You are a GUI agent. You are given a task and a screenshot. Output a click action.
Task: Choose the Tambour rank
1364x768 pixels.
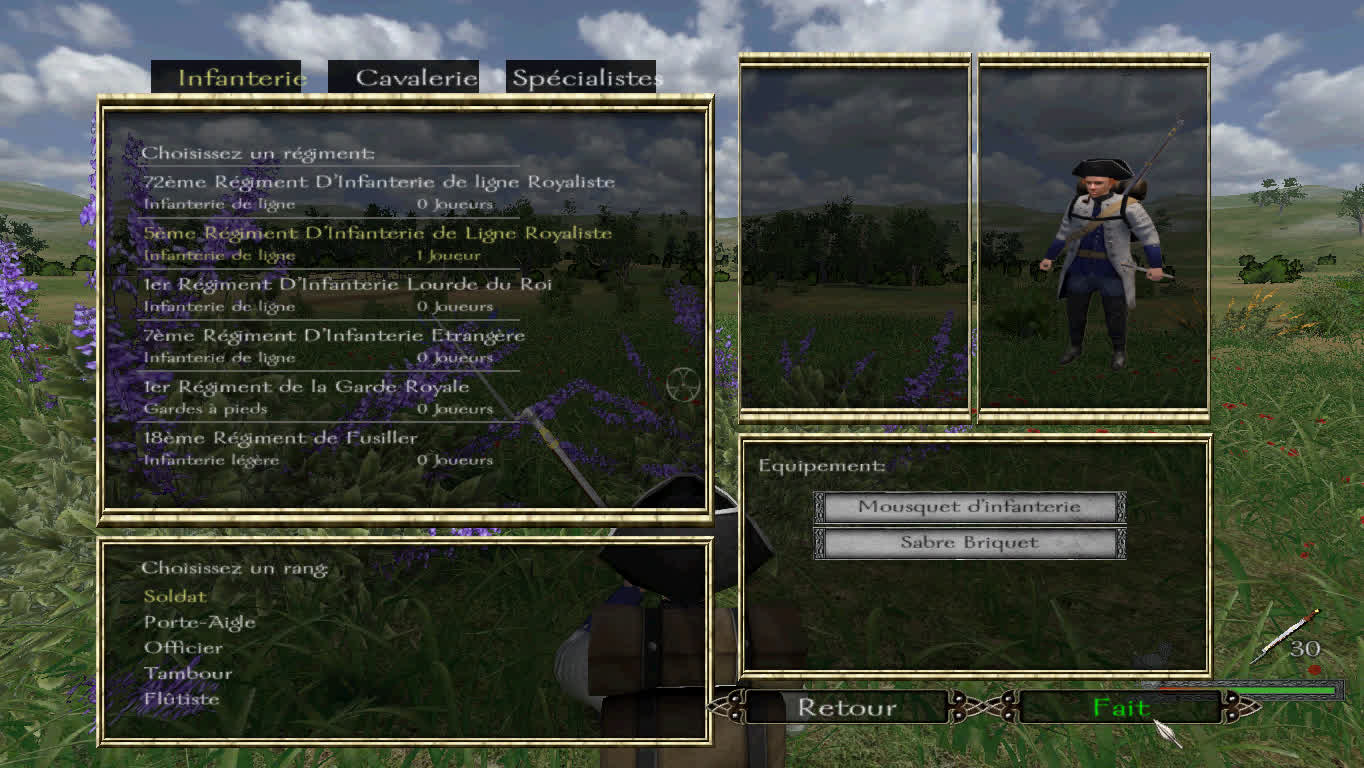tap(188, 673)
